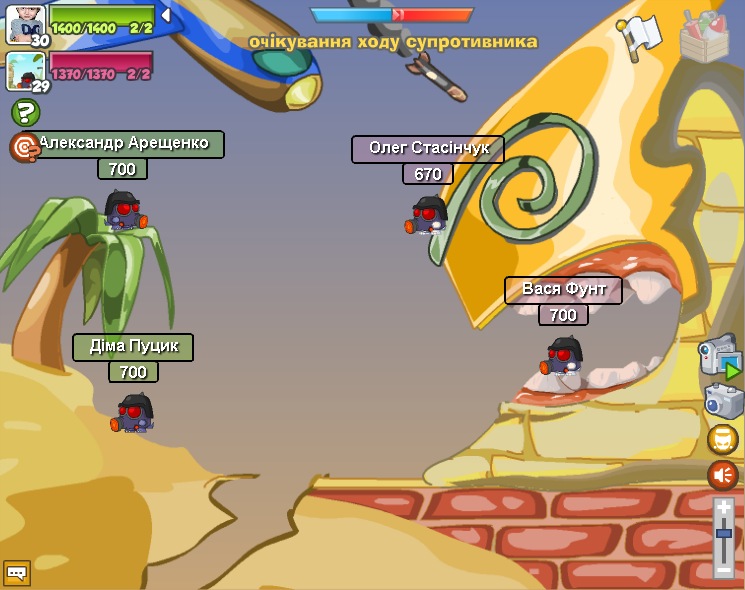745x590 pixels.
Task: Toggle sound with the red speaker button
Action: (x=723, y=475)
